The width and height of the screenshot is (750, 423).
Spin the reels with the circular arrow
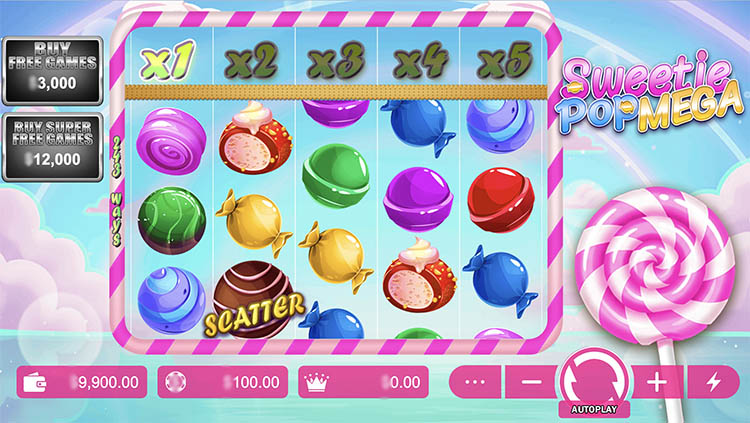point(594,379)
